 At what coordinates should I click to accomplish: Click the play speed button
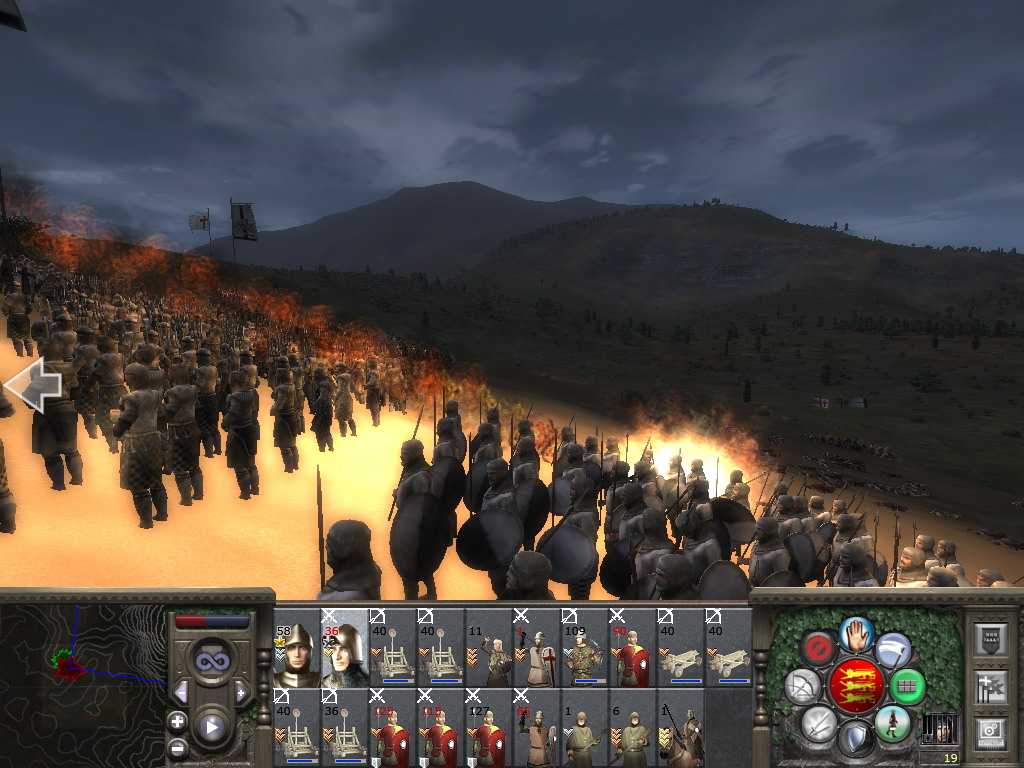(211, 727)
